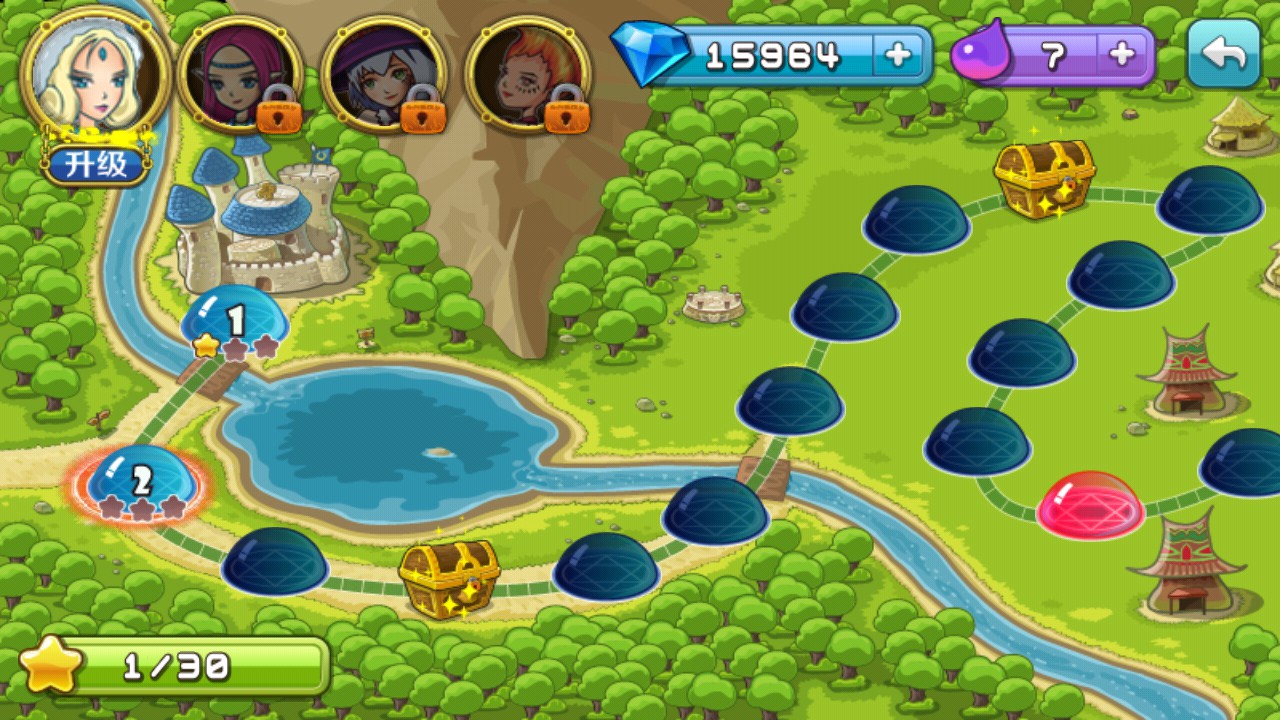This screenshot has width=1280, height=720.
Task: Open level 1 stage node
Action: 234,319
